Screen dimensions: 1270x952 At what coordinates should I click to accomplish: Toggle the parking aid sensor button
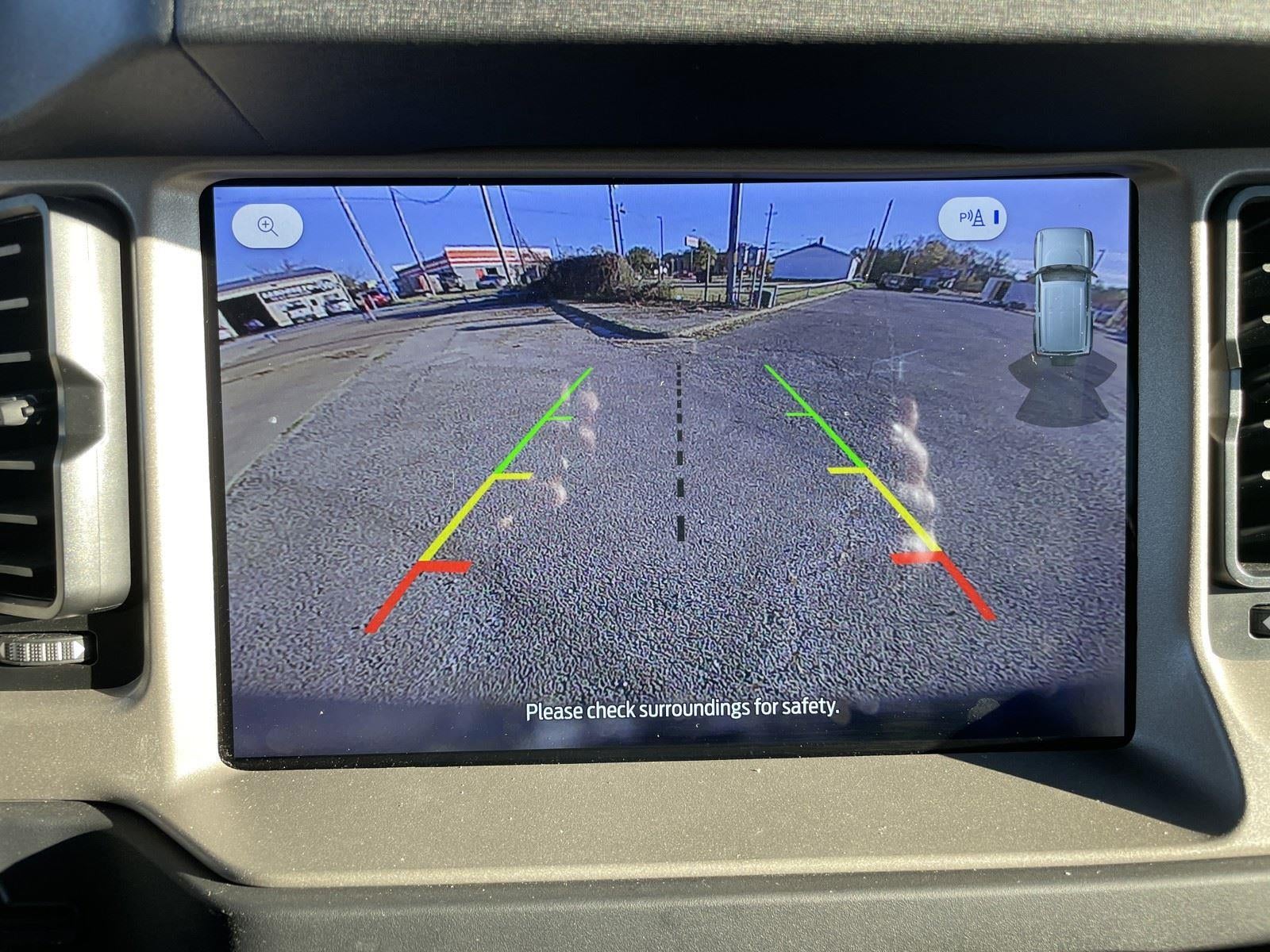(972, 218)
